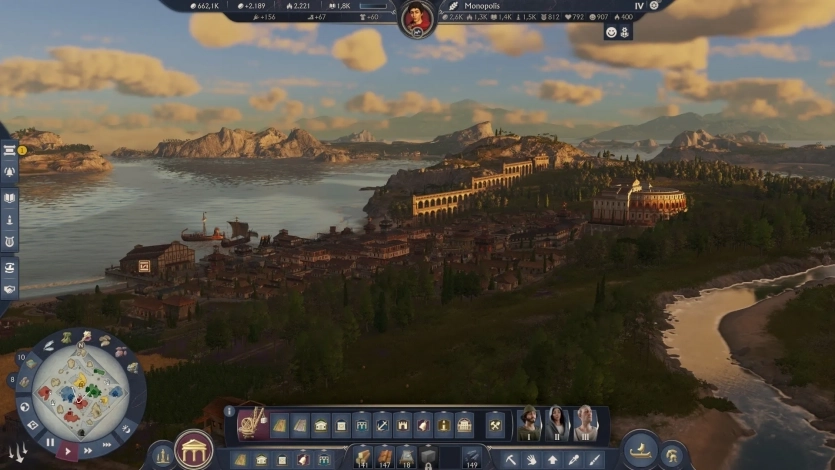
Task: Set game to normal play speed
Action: tap(69, 452)
